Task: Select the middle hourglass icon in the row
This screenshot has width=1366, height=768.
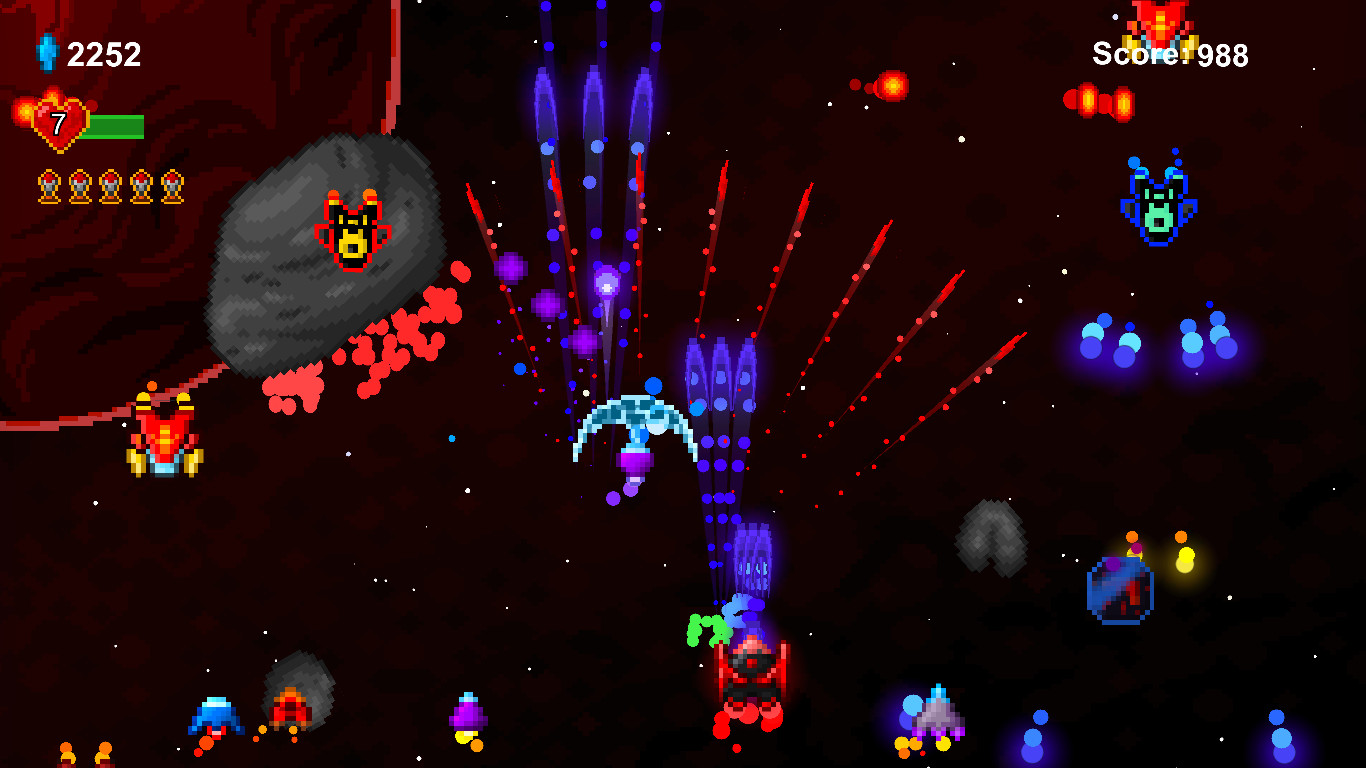Action: tap(110, 185)
